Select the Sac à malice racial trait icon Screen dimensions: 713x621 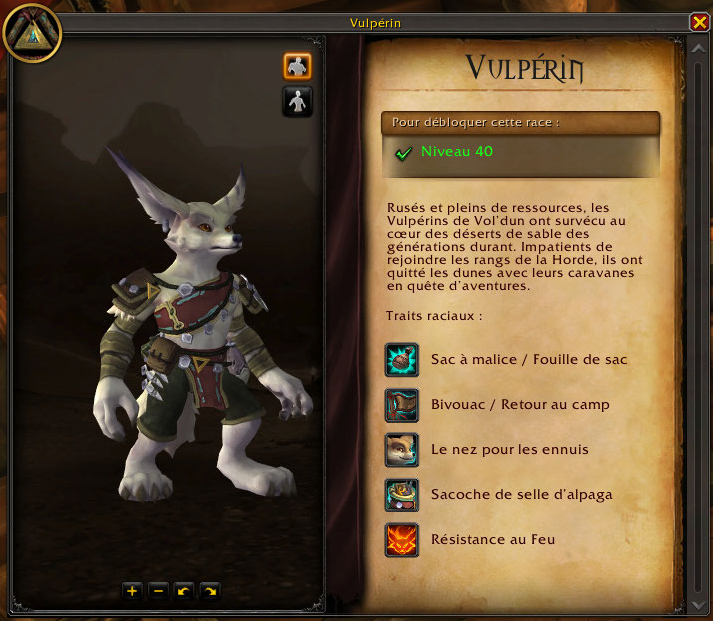[401, 360]
